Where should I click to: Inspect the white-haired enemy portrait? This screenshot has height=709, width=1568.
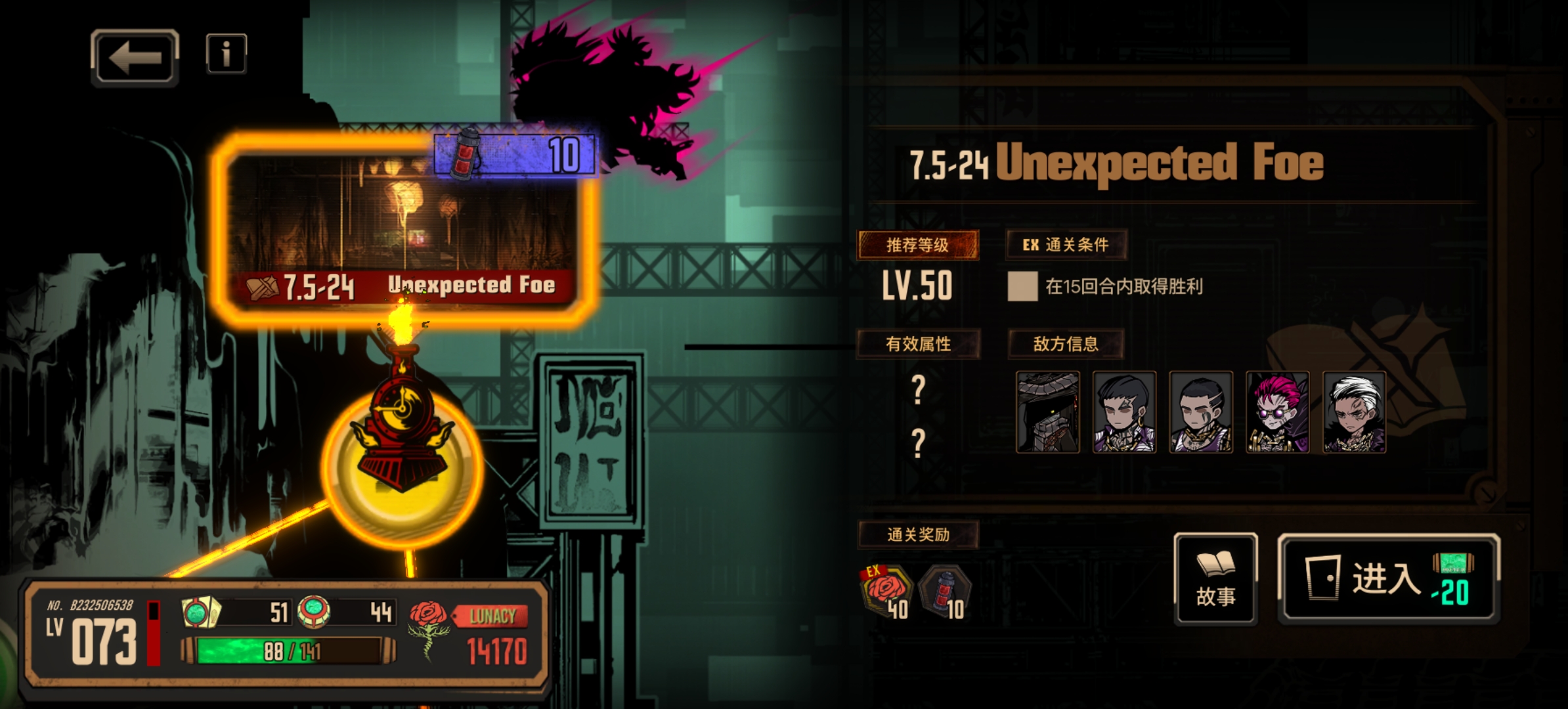[1353, 412]
